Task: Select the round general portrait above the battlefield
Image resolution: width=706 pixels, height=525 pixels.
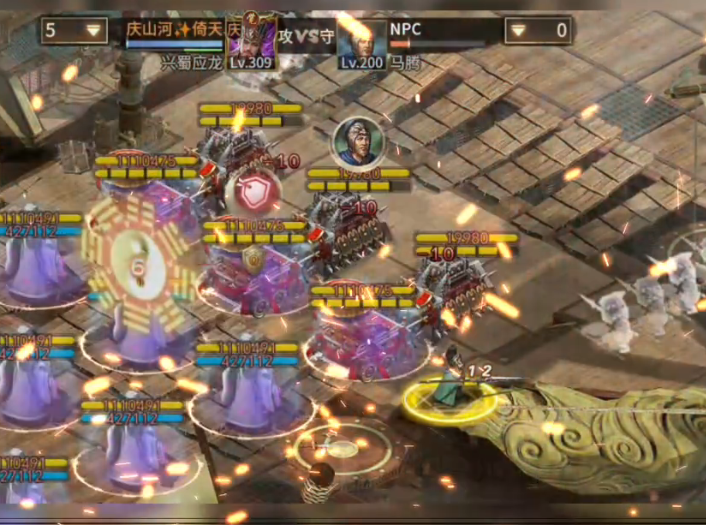Action: tap(356, 143)
